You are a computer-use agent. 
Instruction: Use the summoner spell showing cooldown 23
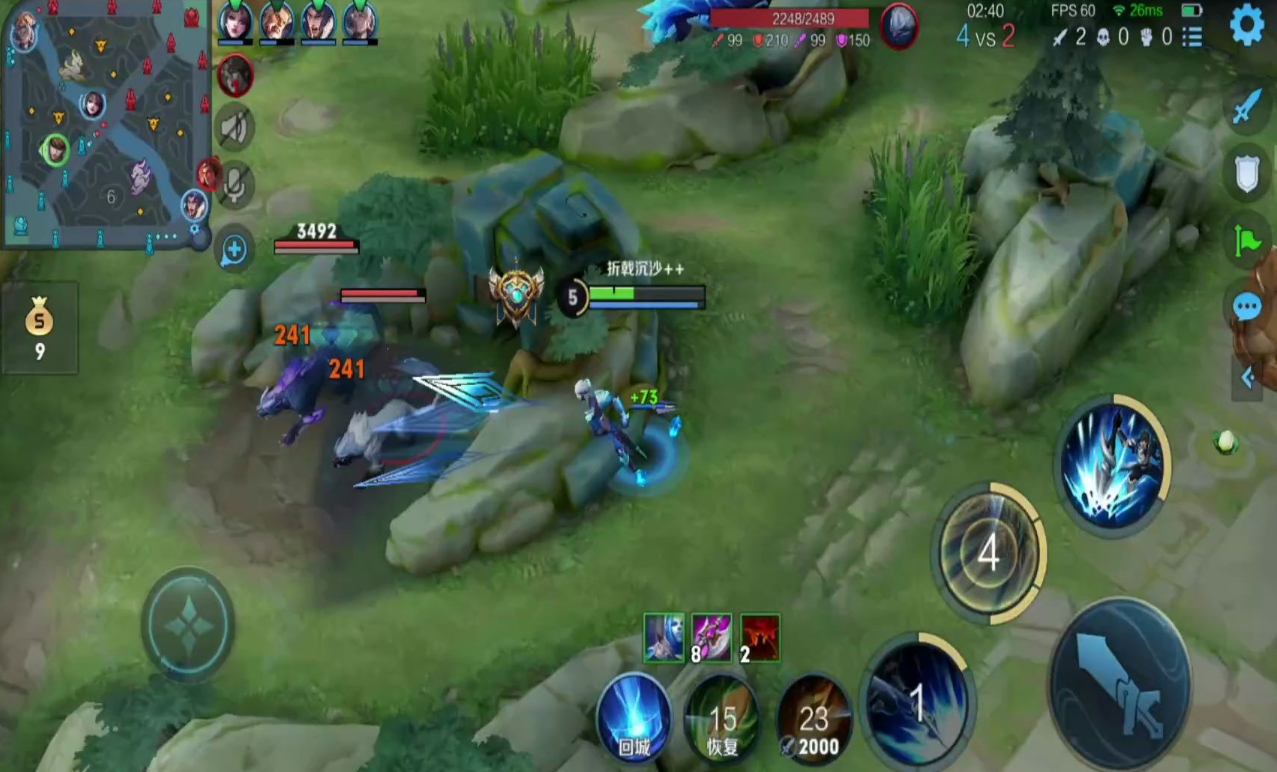[x=814, y=719]
